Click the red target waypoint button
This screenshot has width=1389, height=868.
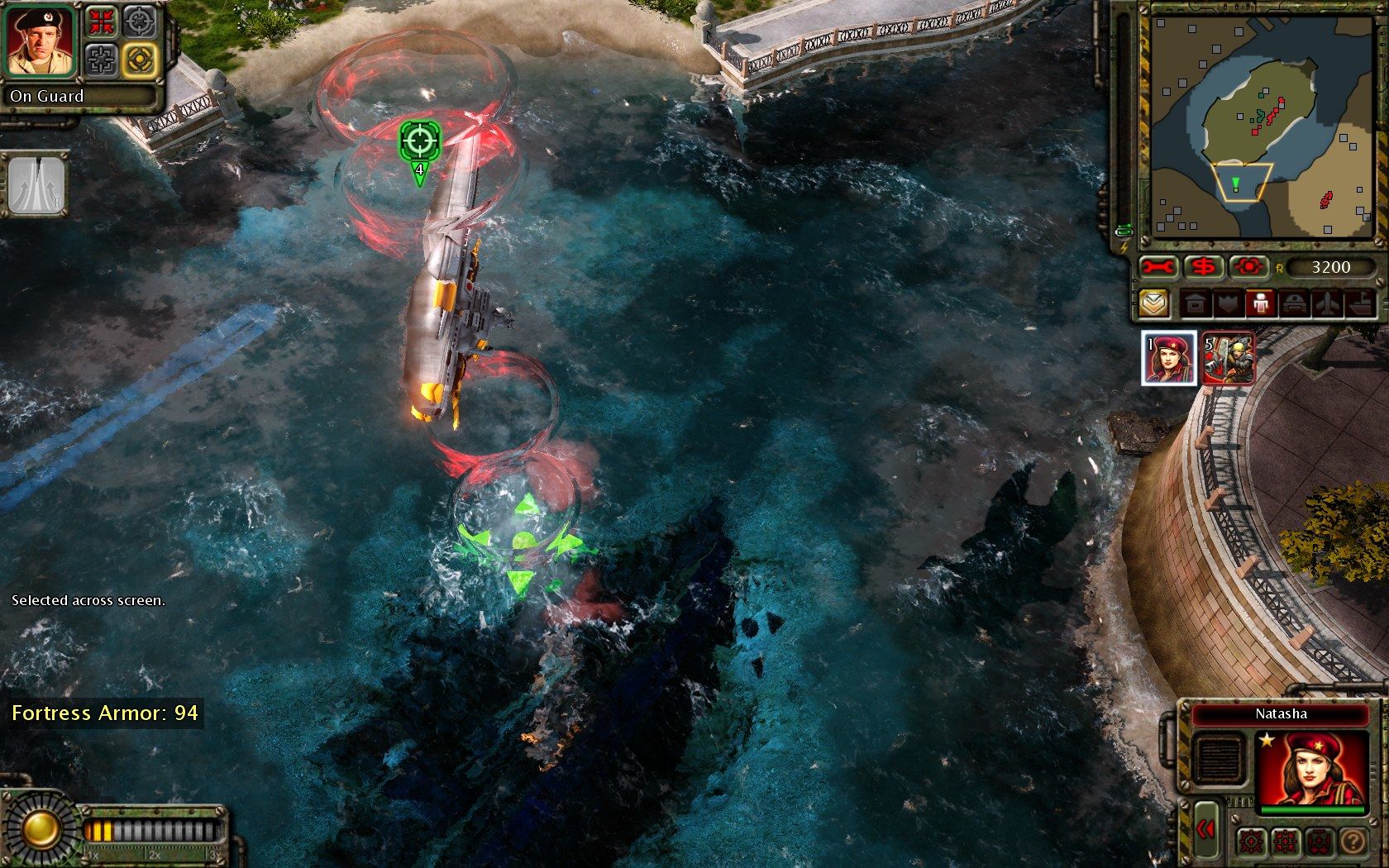[x=1248, y=267]
